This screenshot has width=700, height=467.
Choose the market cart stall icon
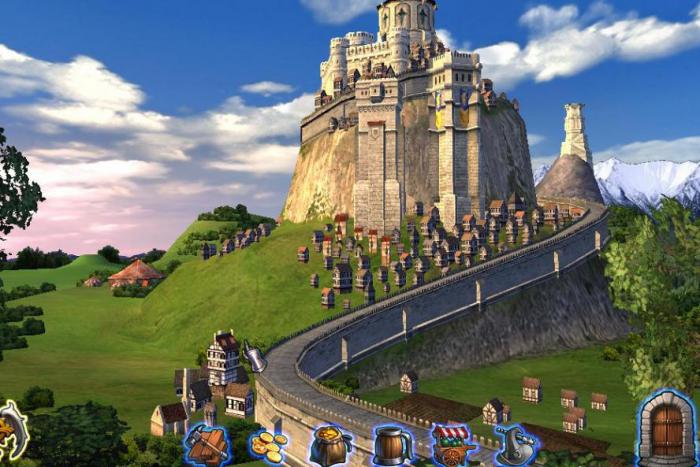coord(453,445)
